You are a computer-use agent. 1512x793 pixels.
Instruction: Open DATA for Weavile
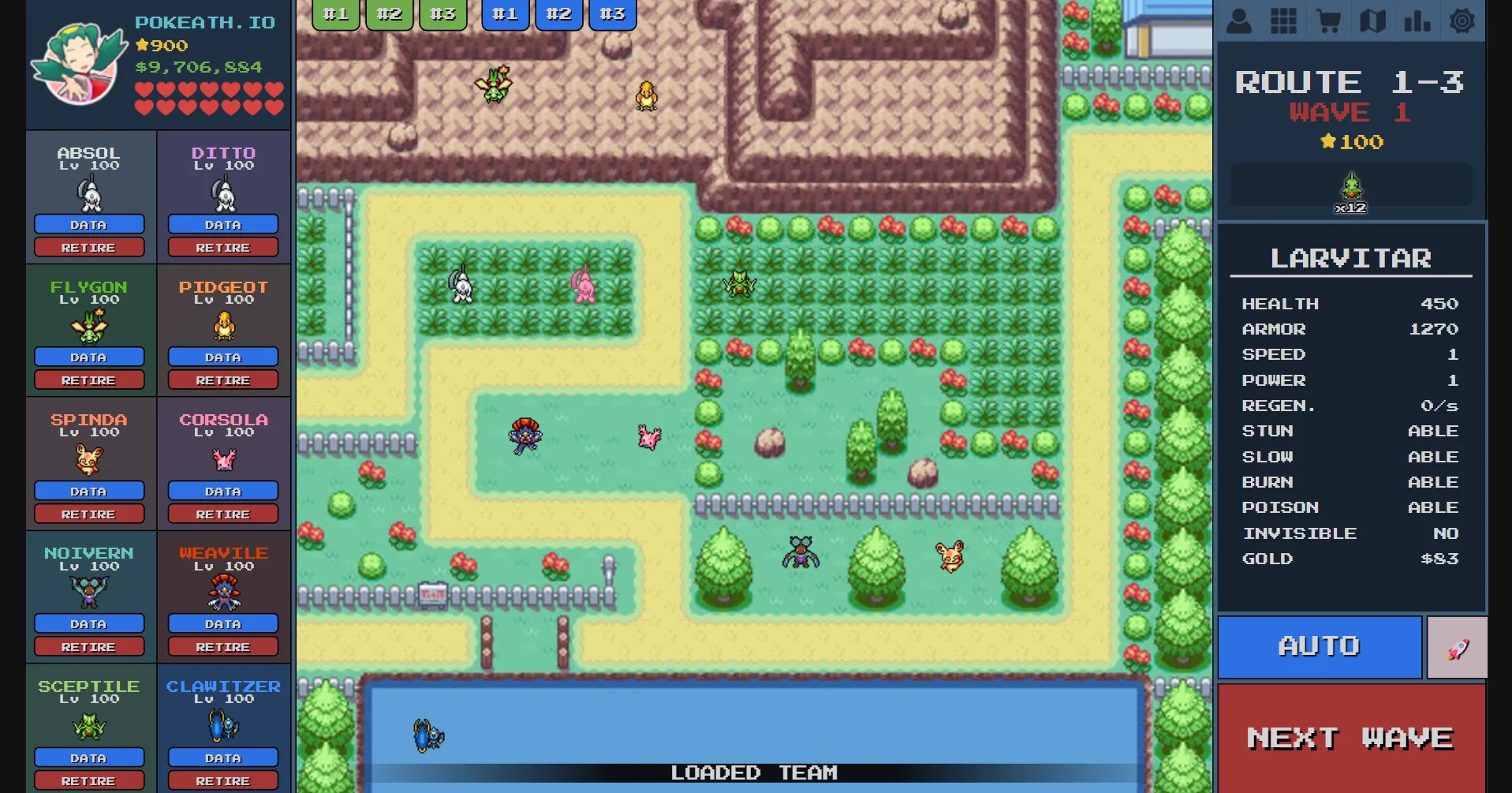click(x=223, y=623)
